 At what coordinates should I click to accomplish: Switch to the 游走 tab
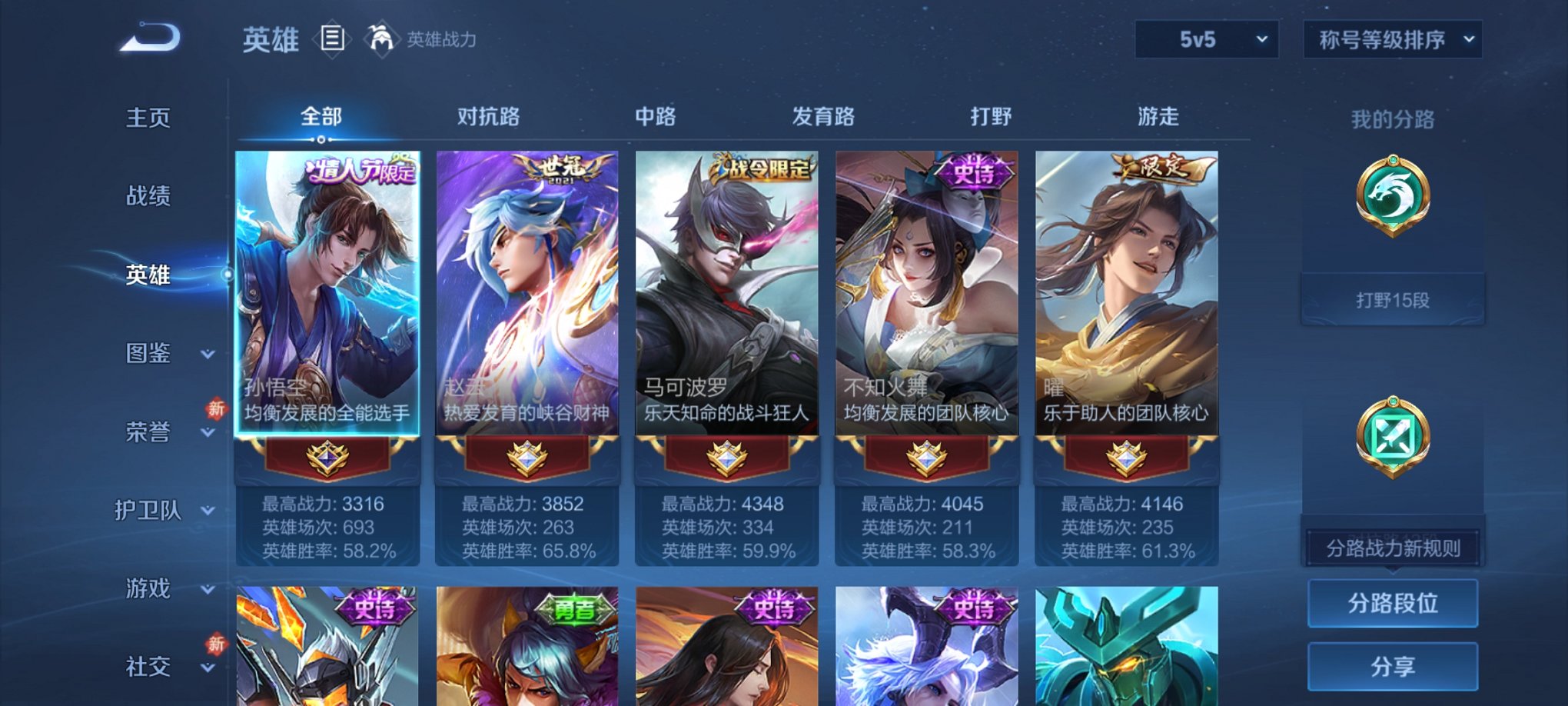(x=1158, y=117)
